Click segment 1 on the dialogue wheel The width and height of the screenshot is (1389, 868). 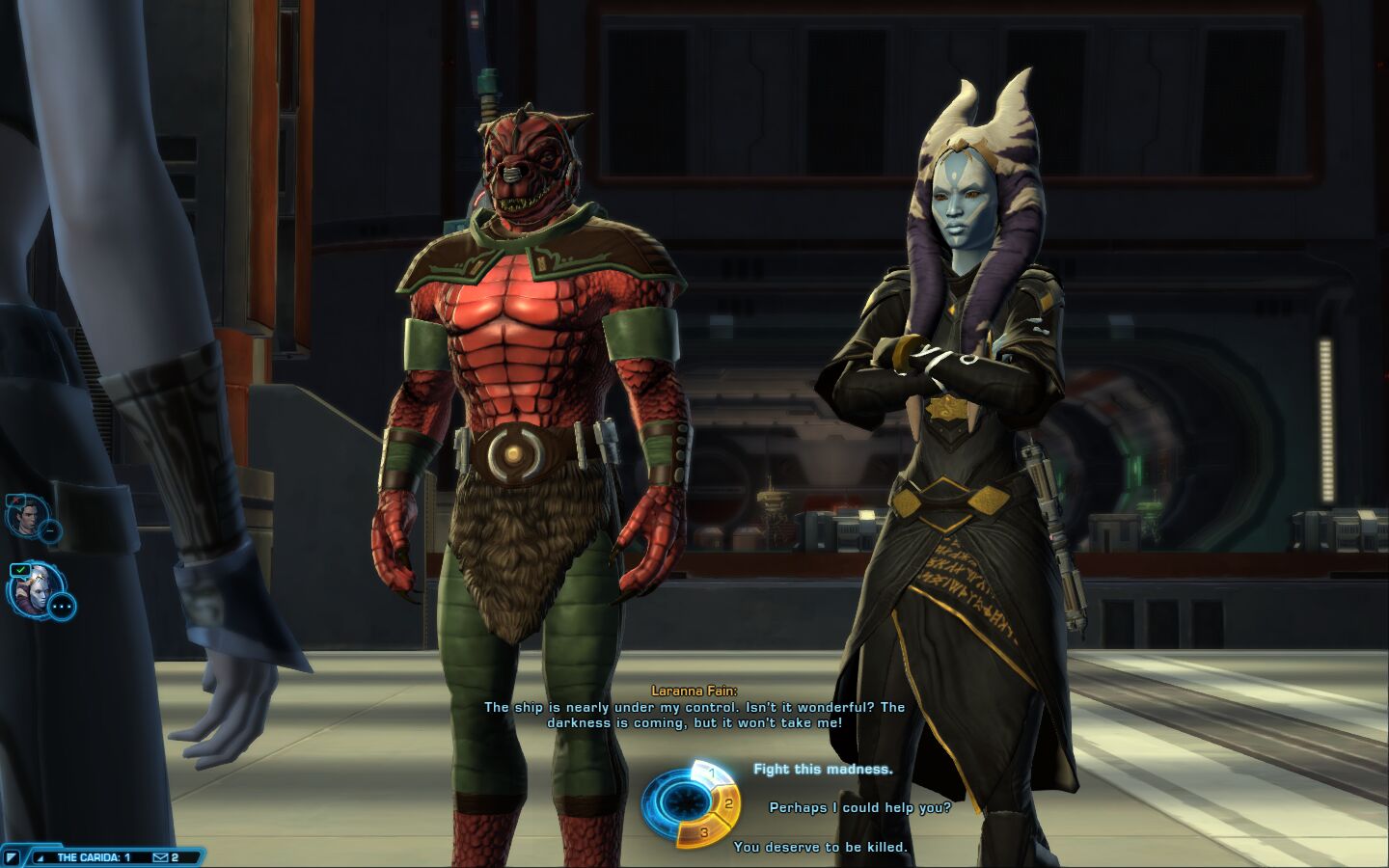click(712, 773)
